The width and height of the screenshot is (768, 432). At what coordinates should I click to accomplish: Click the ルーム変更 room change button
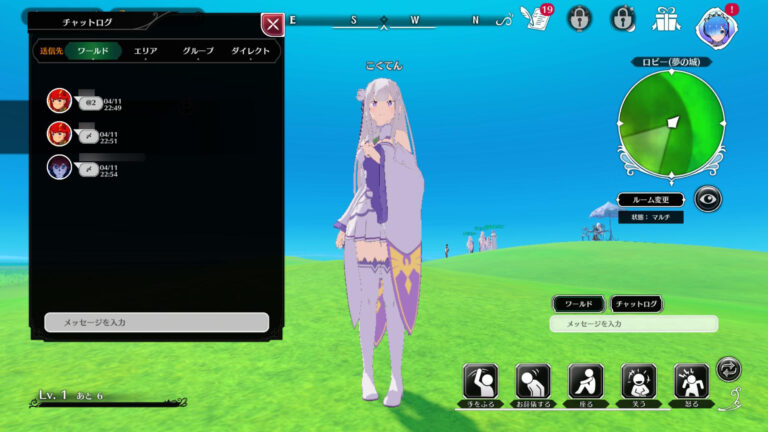pyautogui.click(x=650, y=199)
